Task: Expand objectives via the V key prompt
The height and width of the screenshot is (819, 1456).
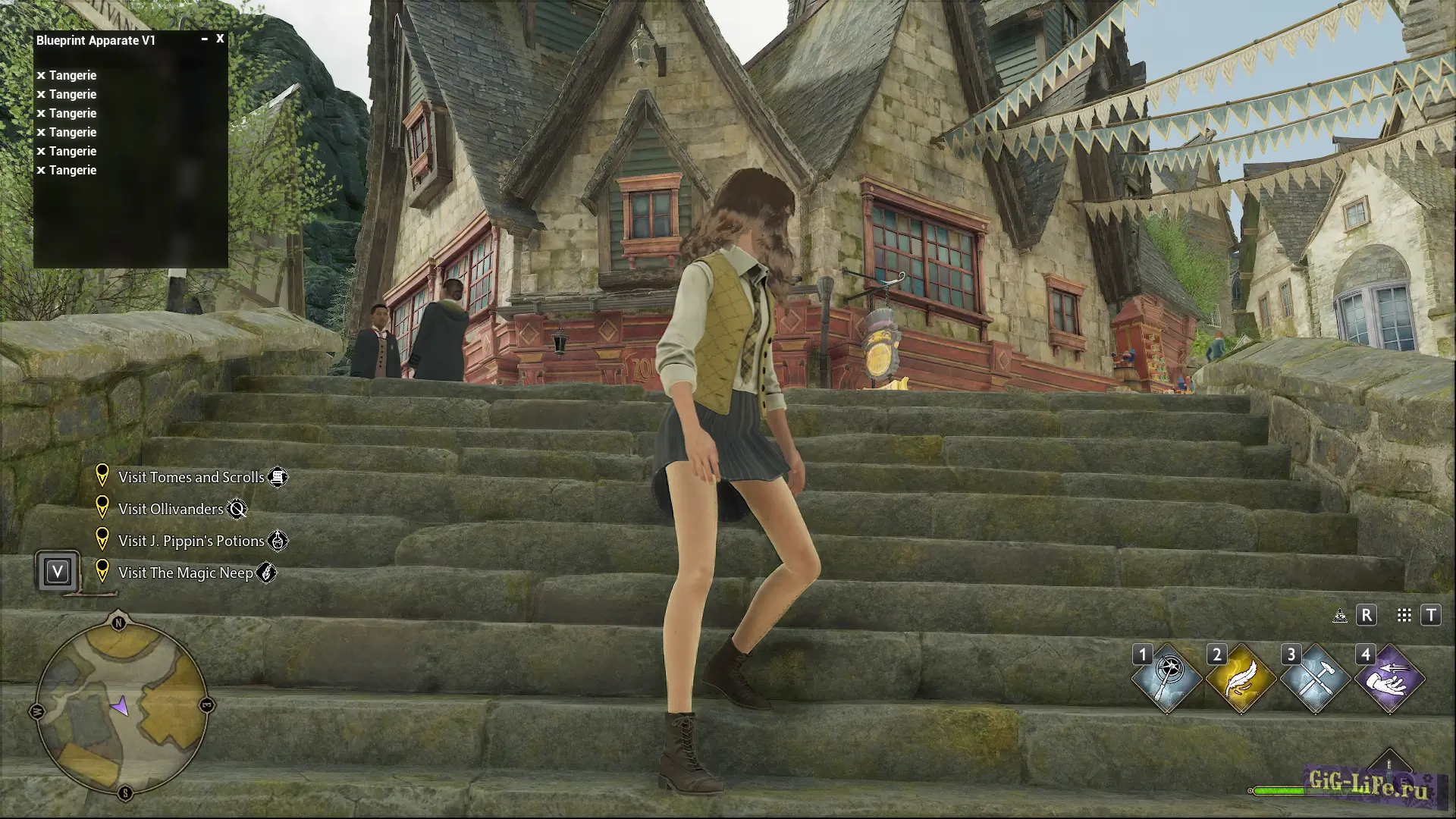Action: (57, 572)
